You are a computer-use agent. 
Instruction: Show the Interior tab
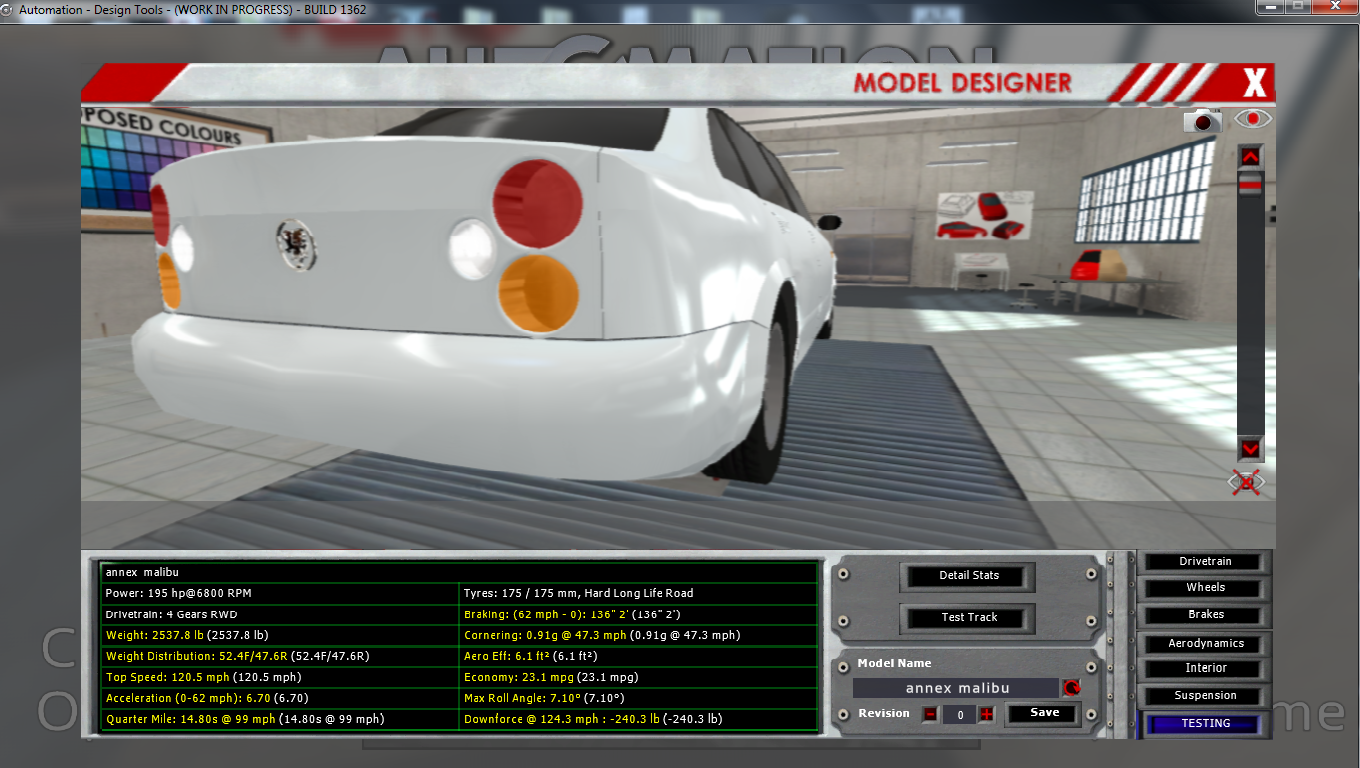[1205, 668]
